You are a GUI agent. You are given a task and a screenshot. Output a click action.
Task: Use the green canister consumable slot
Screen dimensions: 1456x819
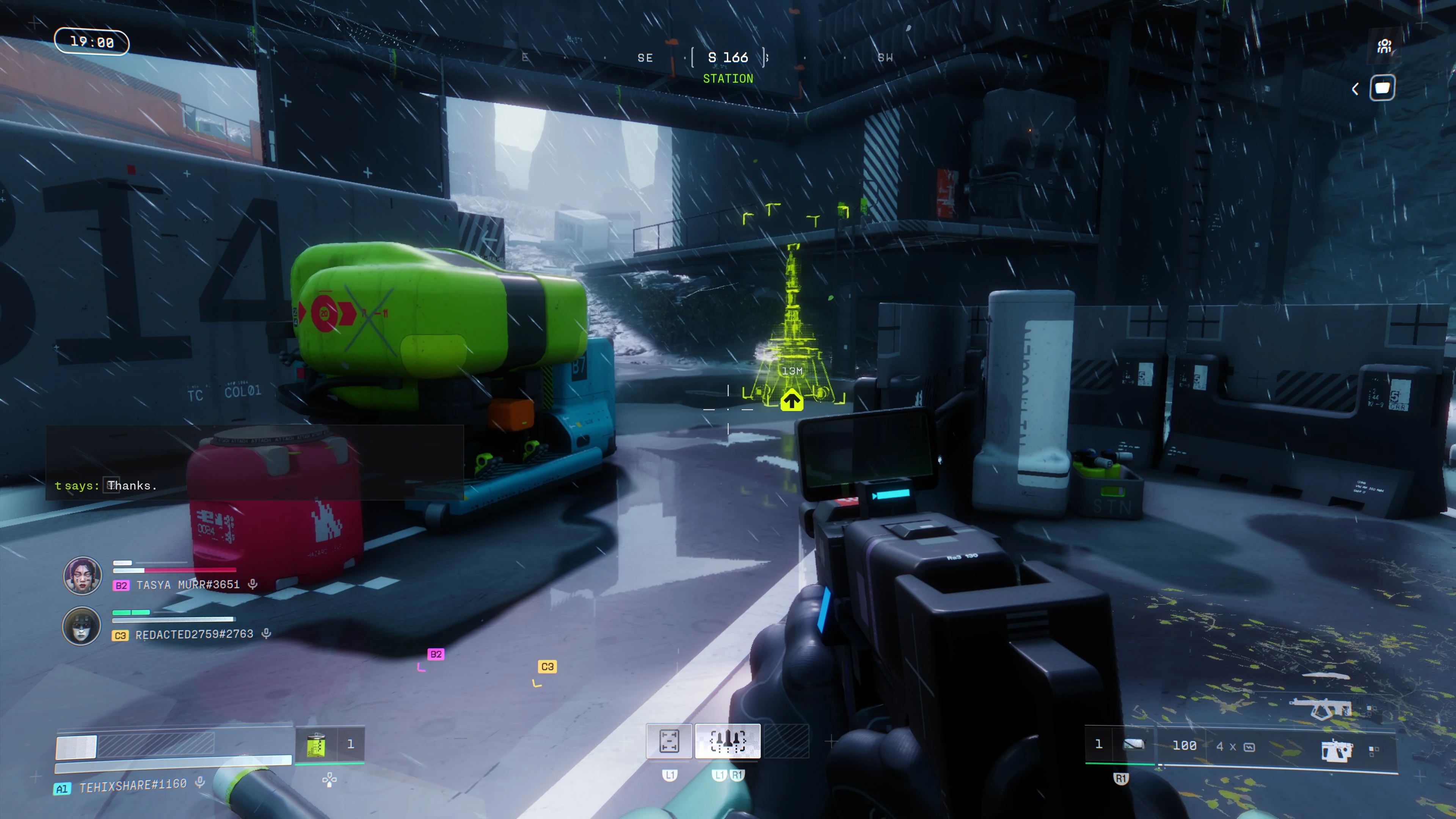pos(317,744)
